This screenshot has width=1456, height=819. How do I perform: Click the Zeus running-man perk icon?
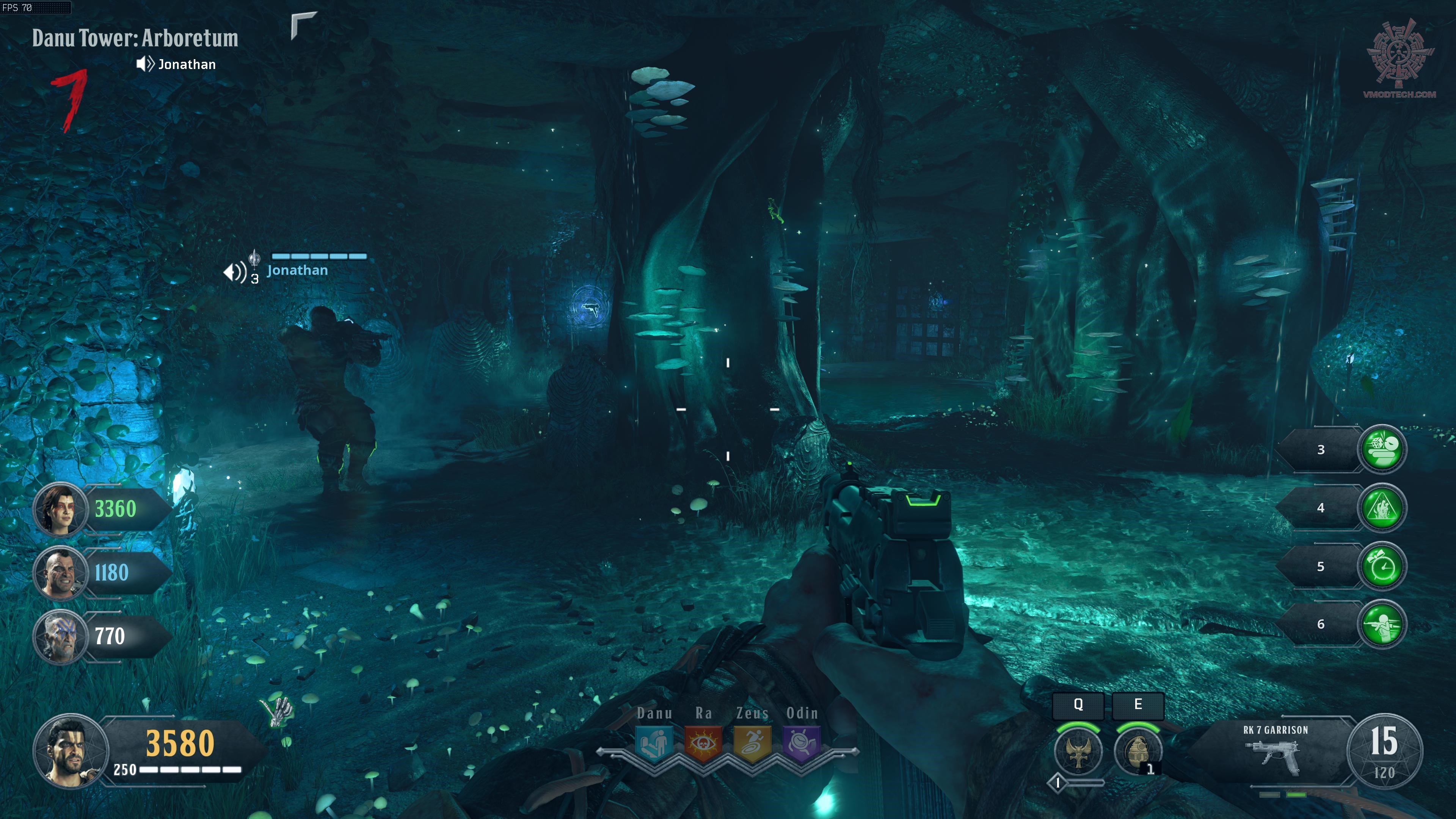752,744
